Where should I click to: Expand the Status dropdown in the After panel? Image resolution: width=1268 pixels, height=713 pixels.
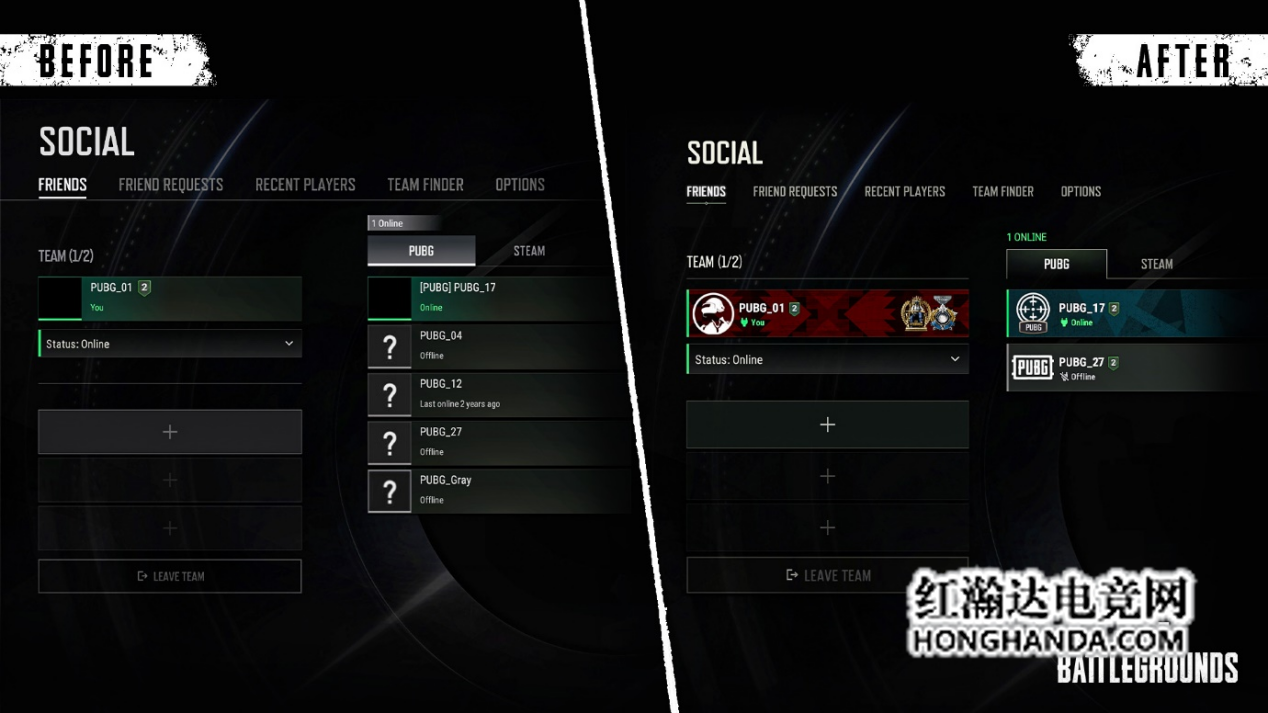828,360
